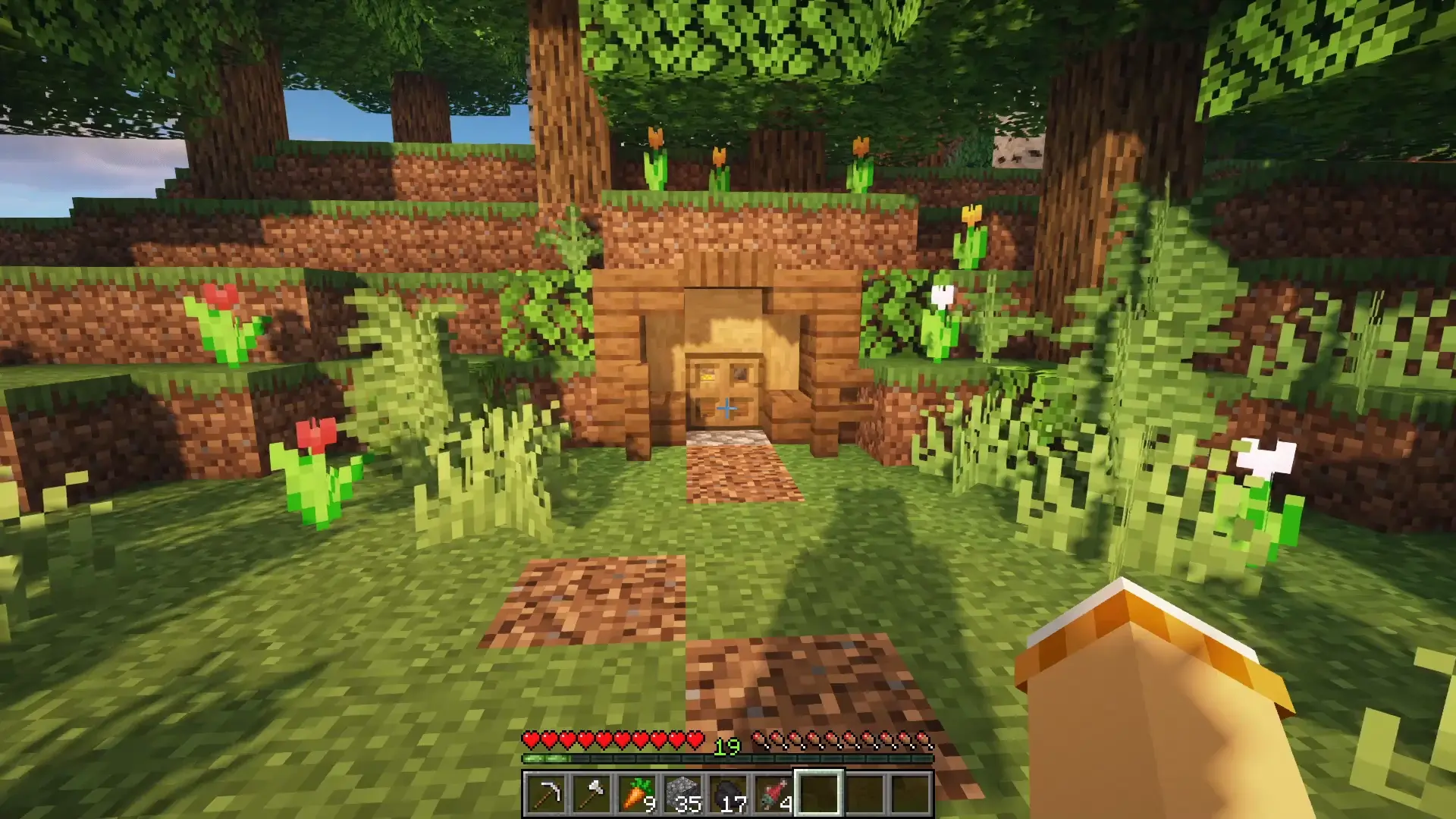Select the 35 cobblestone blocks in the hotbar
The width and height of the screenshot is (1456, 819).
coord(685,791)
